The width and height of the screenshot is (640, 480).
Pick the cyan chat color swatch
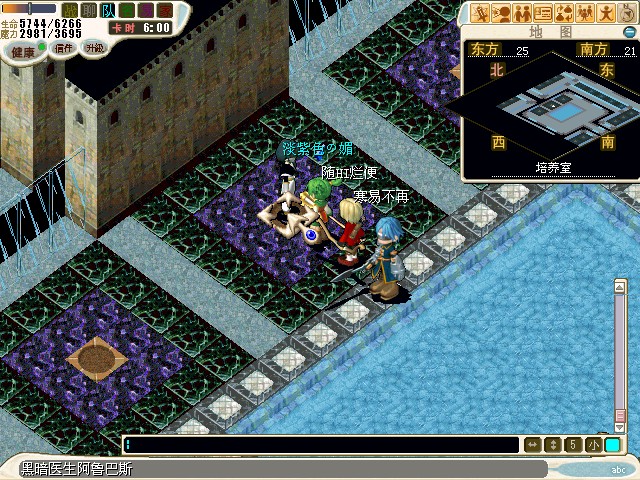612,445
